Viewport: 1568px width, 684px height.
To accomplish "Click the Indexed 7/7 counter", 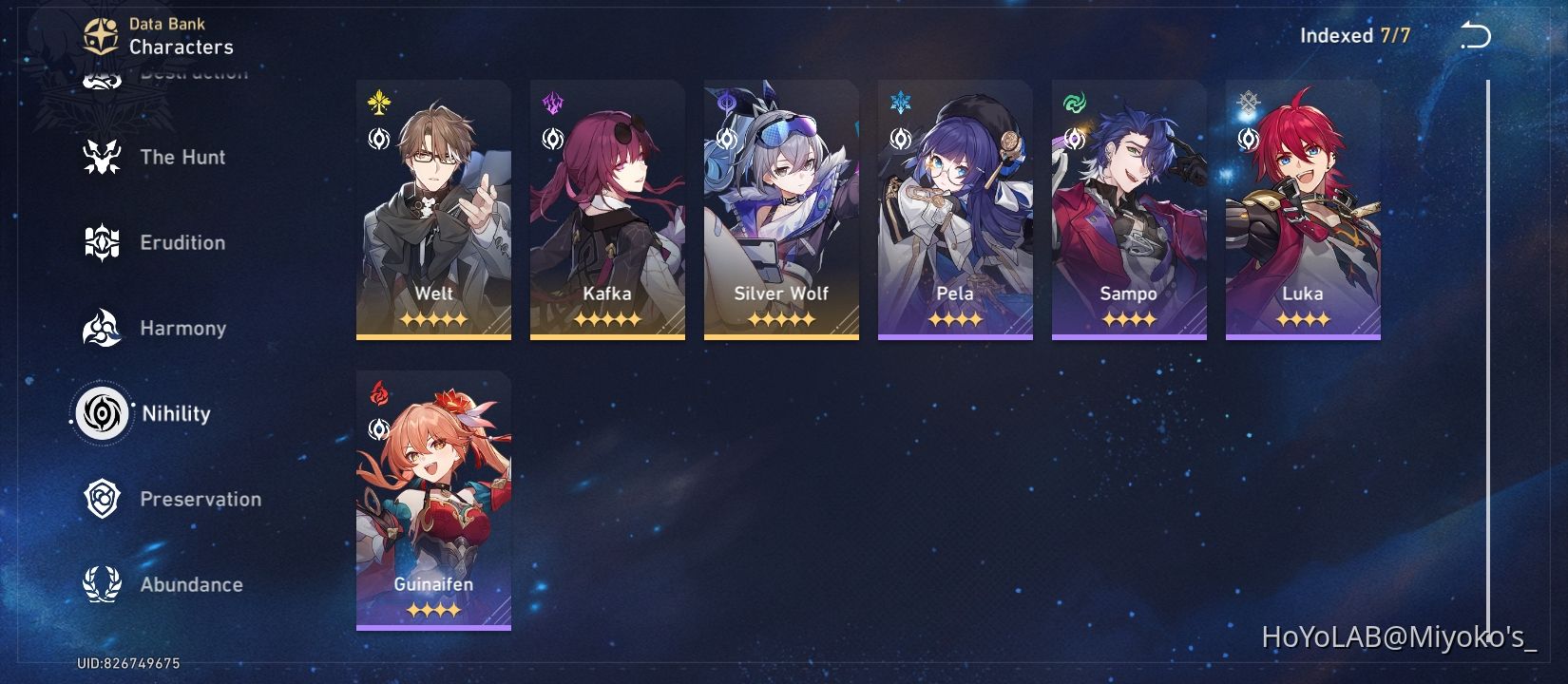I will tap(1355, 35).
